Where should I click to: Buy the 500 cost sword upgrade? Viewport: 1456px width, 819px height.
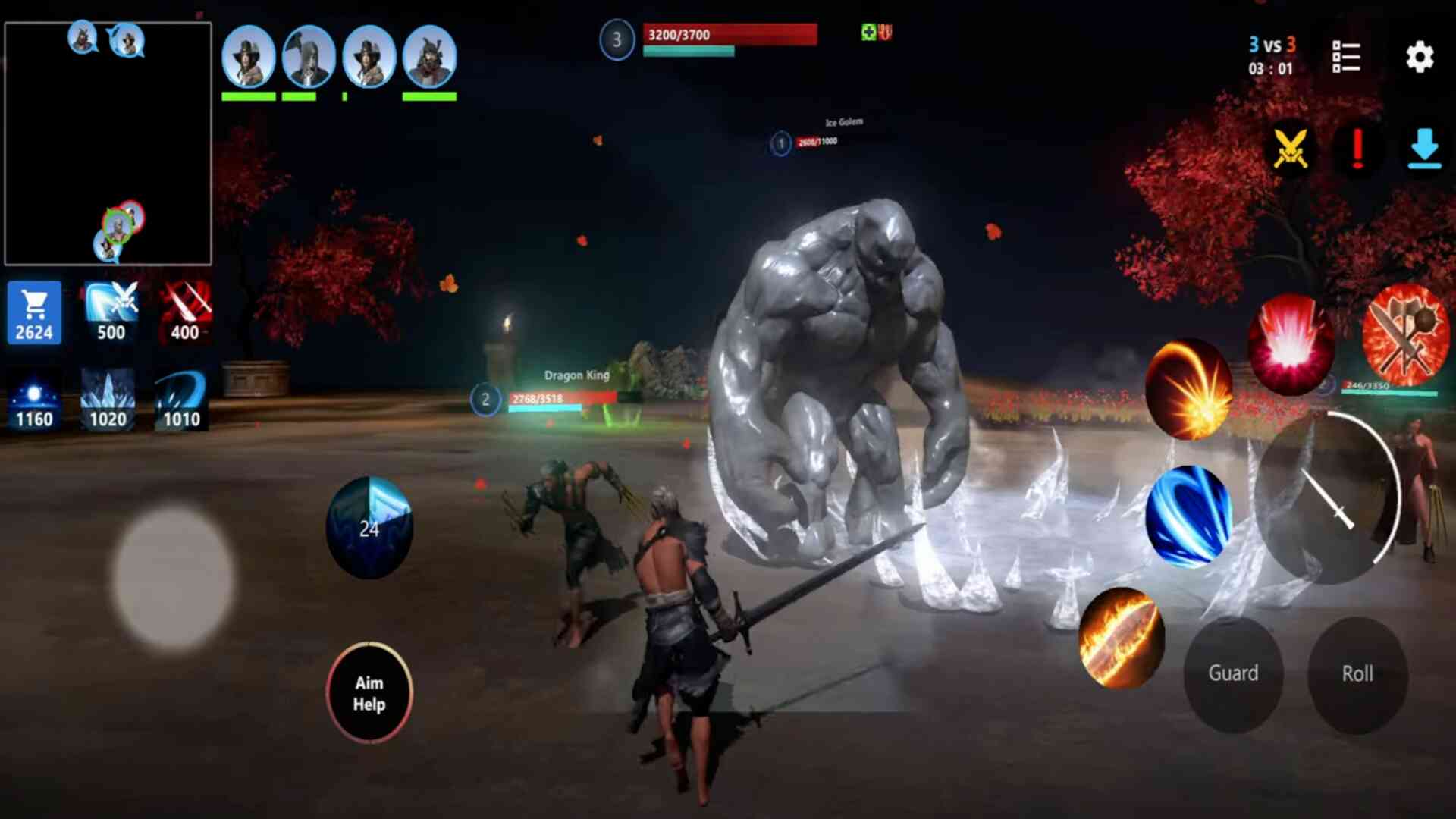(111, 312)
